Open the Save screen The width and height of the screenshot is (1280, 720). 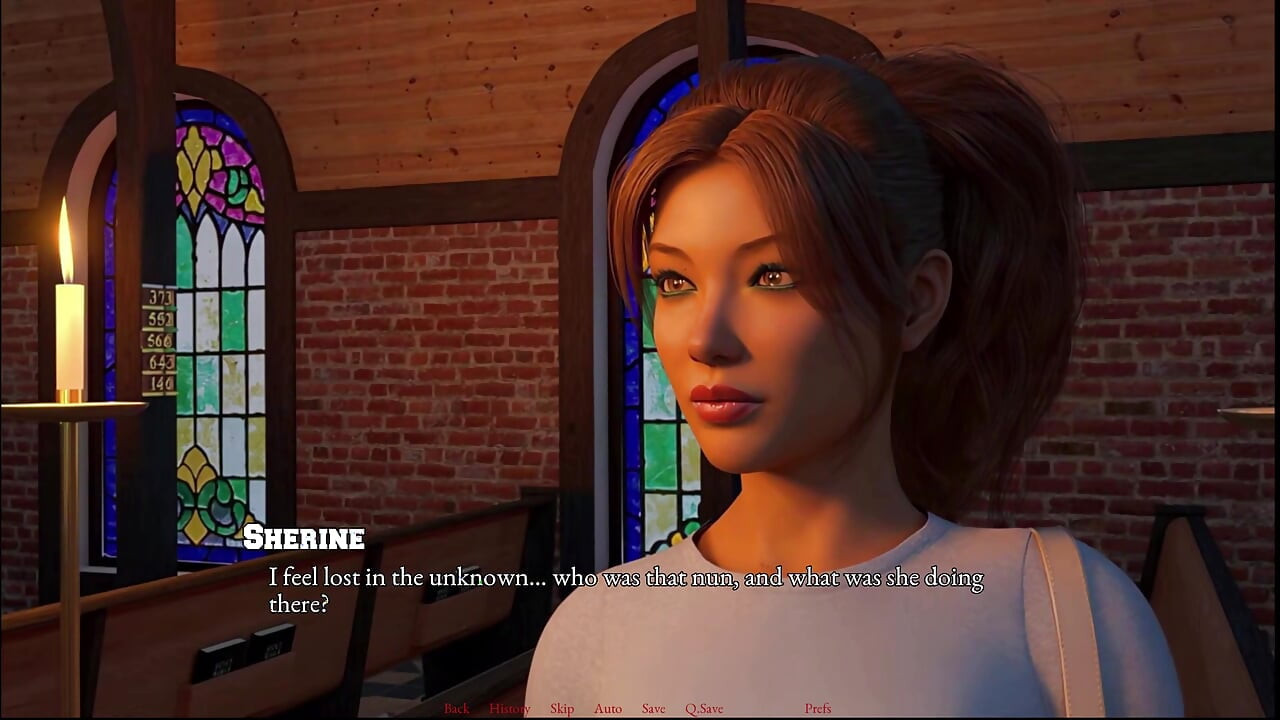653,708
